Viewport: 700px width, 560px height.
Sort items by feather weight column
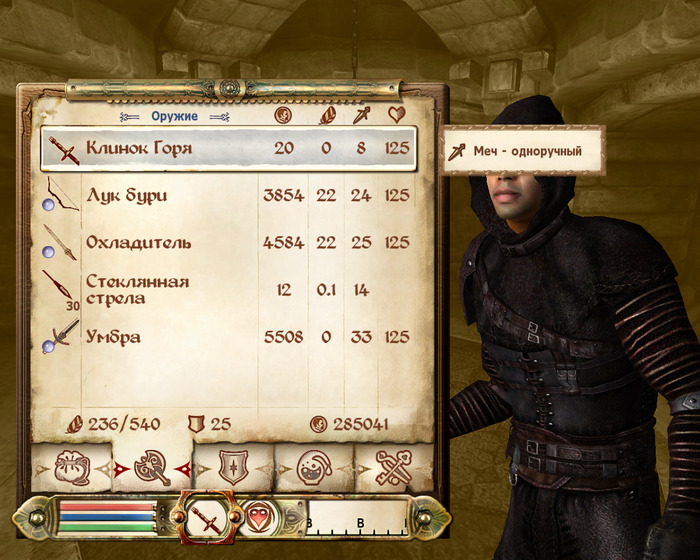pos(326,116)
